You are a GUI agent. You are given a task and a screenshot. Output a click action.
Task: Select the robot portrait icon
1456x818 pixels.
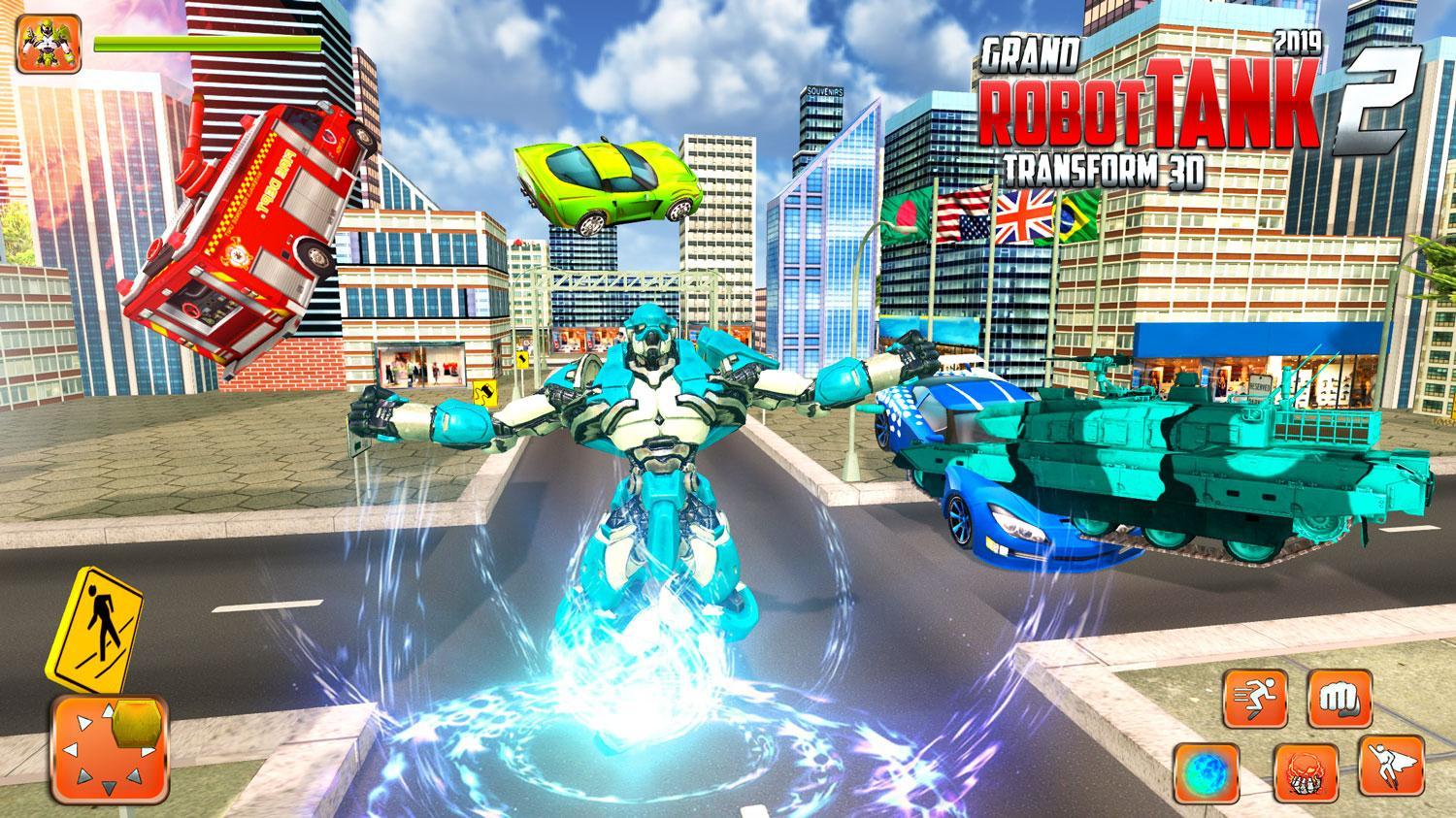[x=49, y=49]
